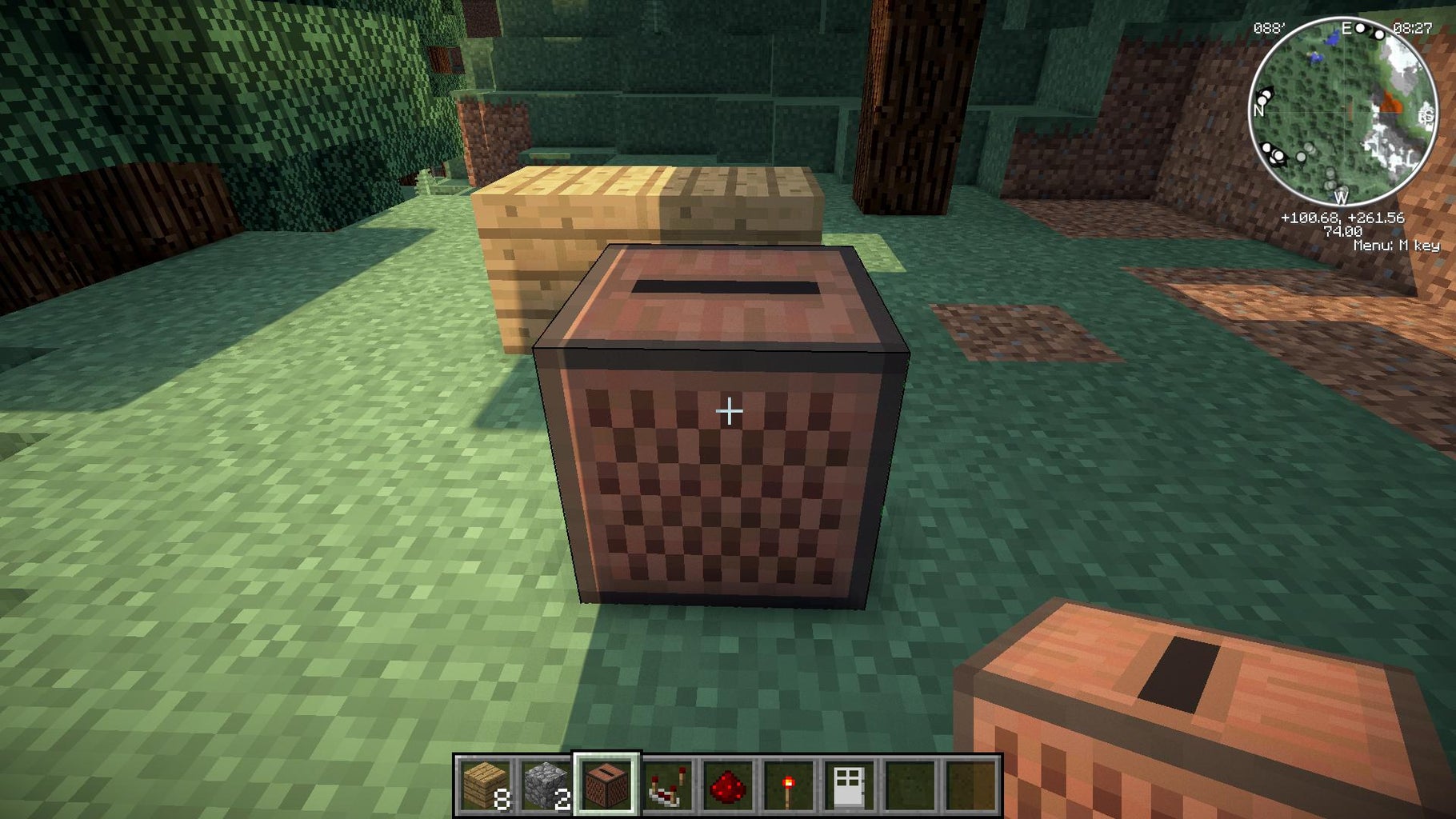
Task: Select the redstone dust pile icon
Action: pyautogui.click(x=728, y=787)
